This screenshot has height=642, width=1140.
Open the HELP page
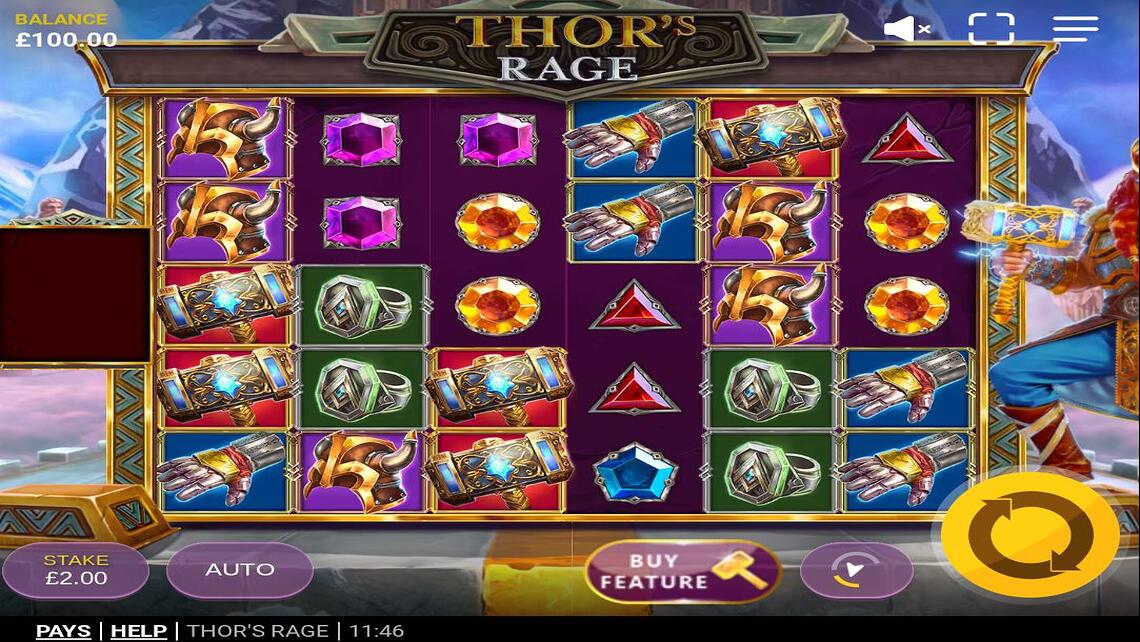pos(138,631)
